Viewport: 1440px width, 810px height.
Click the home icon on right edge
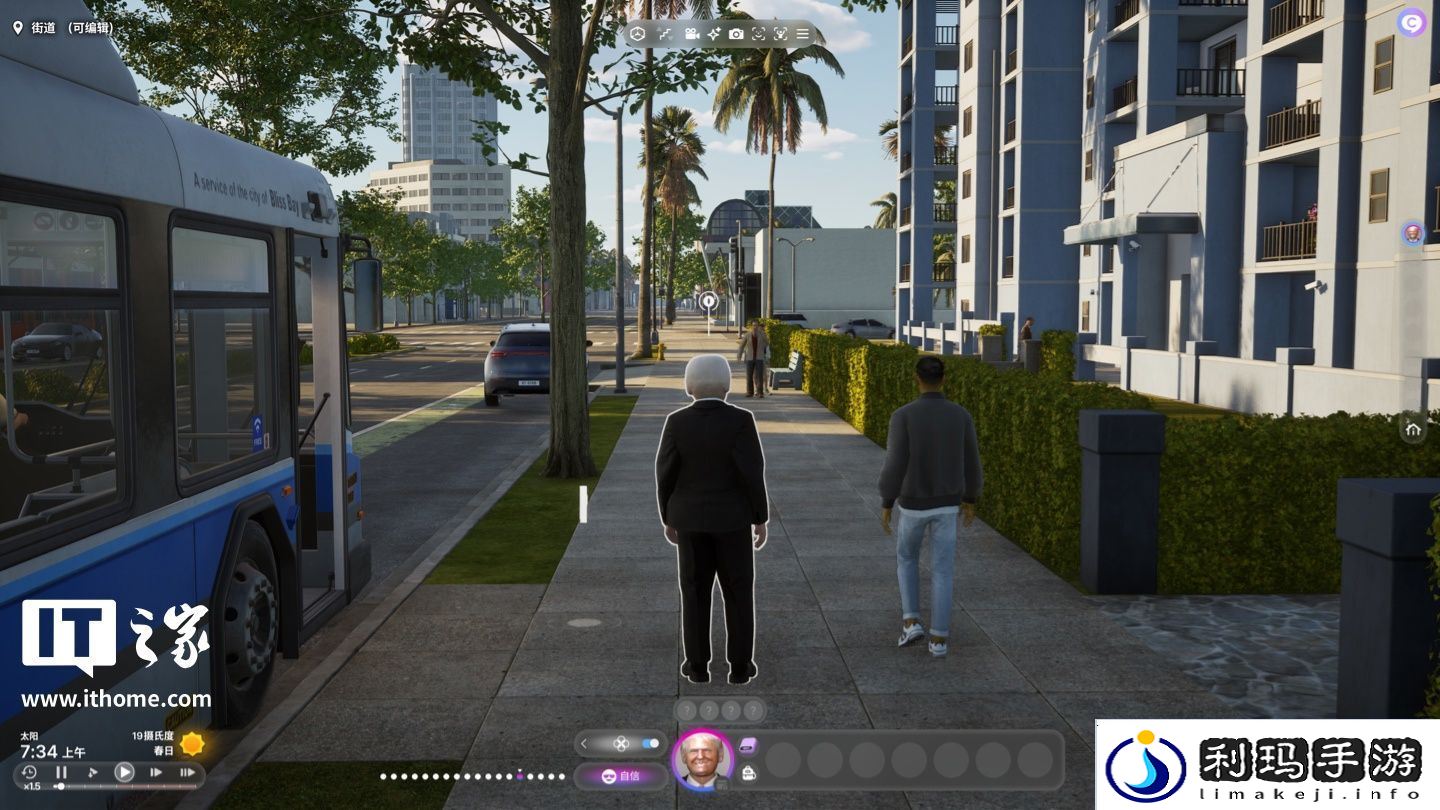1413,429
